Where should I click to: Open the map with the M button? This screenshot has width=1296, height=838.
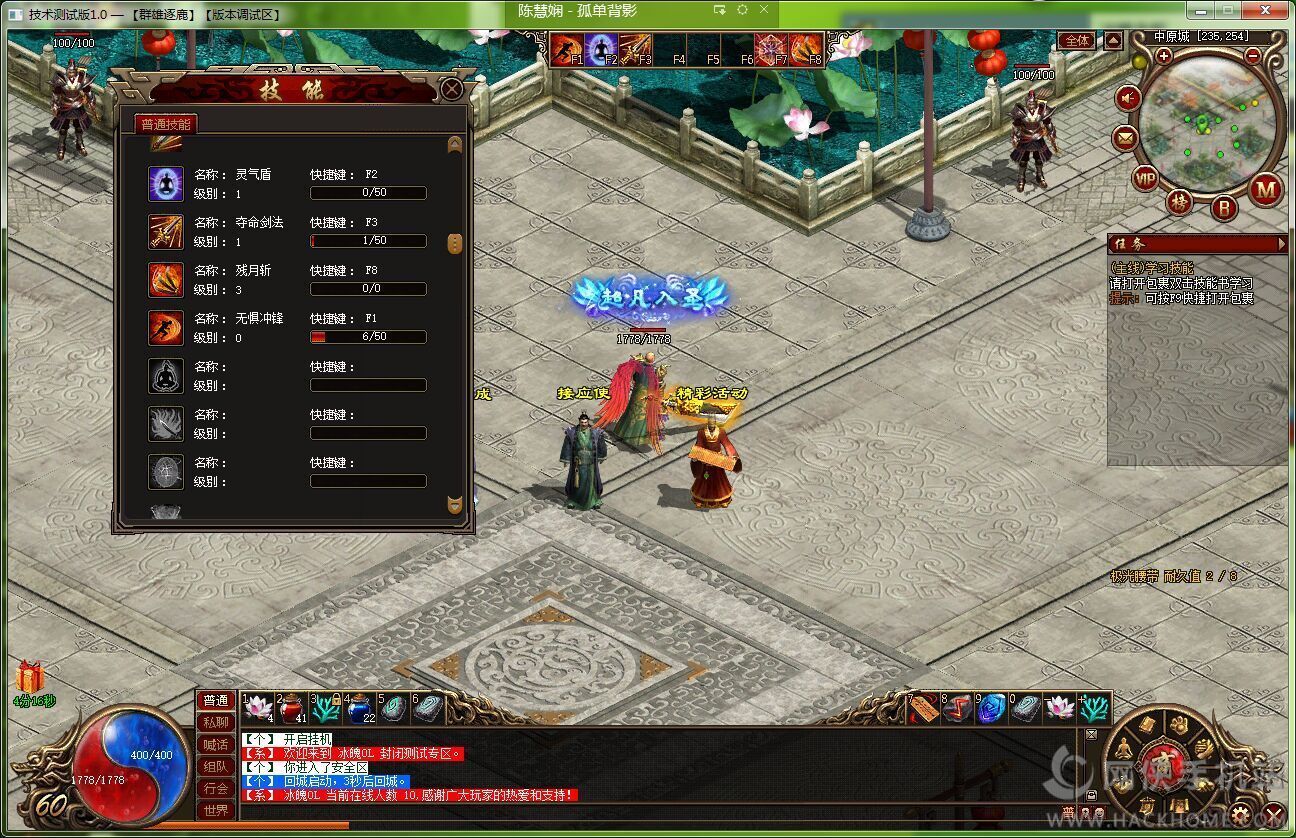pyautogui.click(x=1266, y=188)
